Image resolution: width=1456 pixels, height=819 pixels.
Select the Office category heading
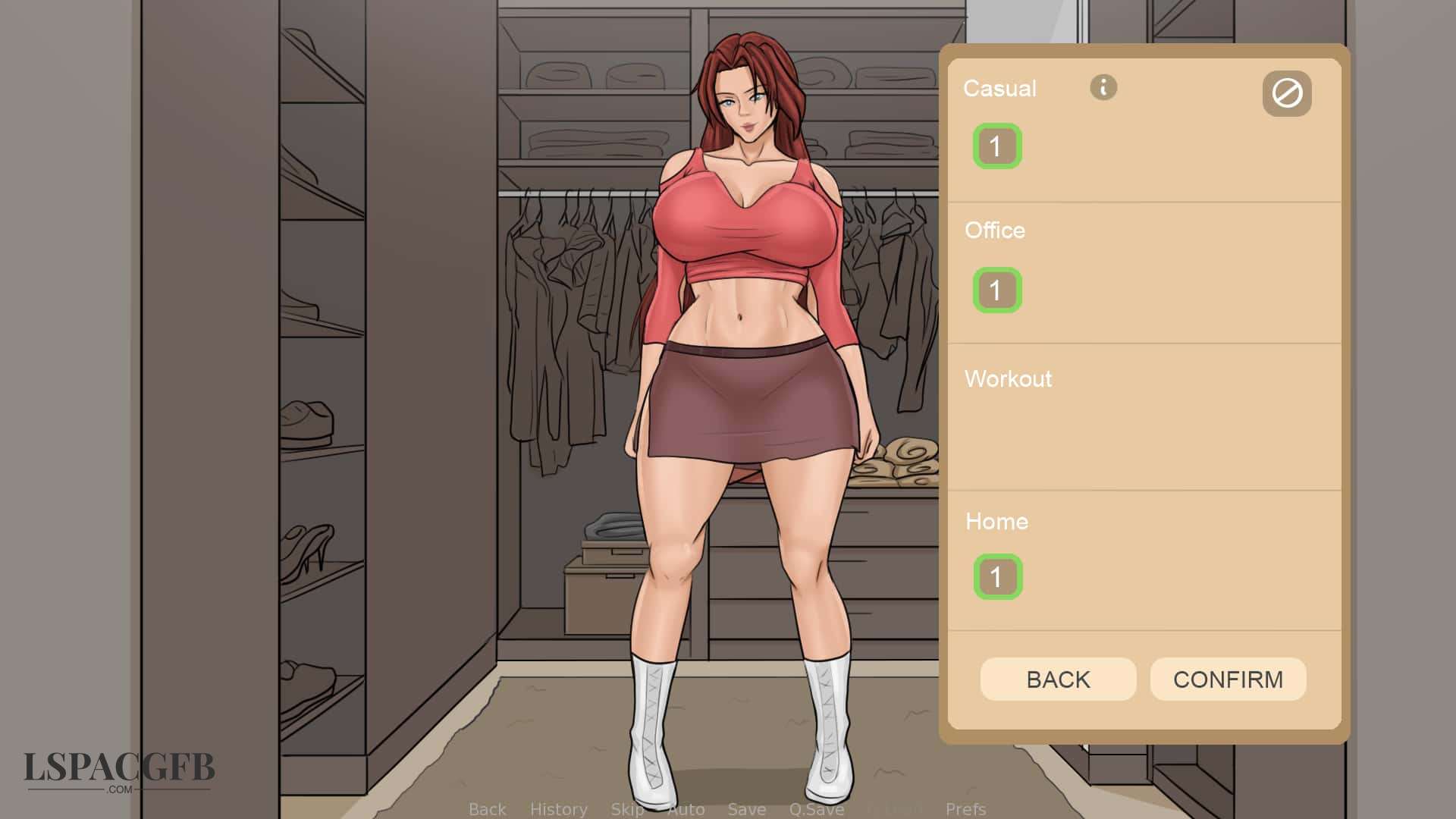(x=995, y=231)
